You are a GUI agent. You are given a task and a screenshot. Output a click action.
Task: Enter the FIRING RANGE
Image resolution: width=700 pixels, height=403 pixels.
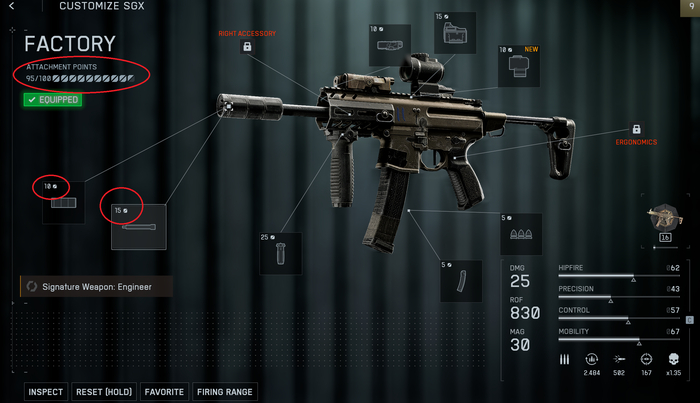pos(225,392)
